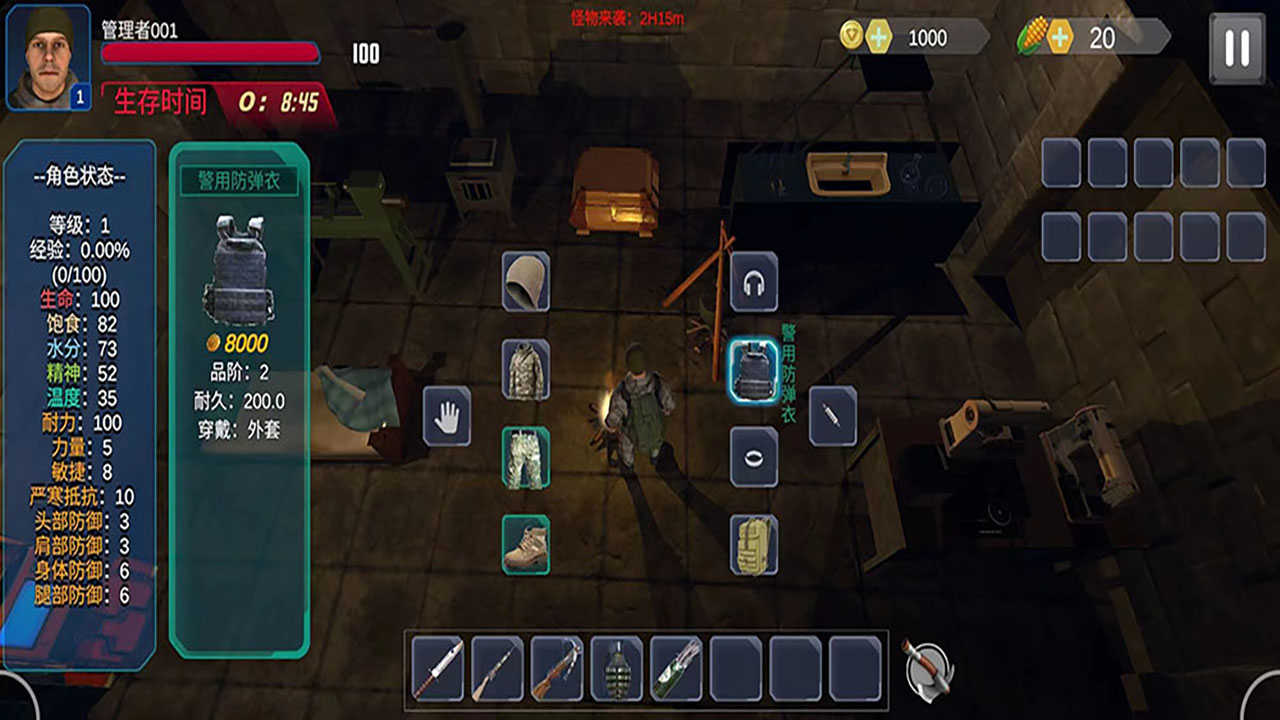Choose the headphones equipment slot
Image resolution: width=1280 pixels, height=720 pixels.
(754, 283)
